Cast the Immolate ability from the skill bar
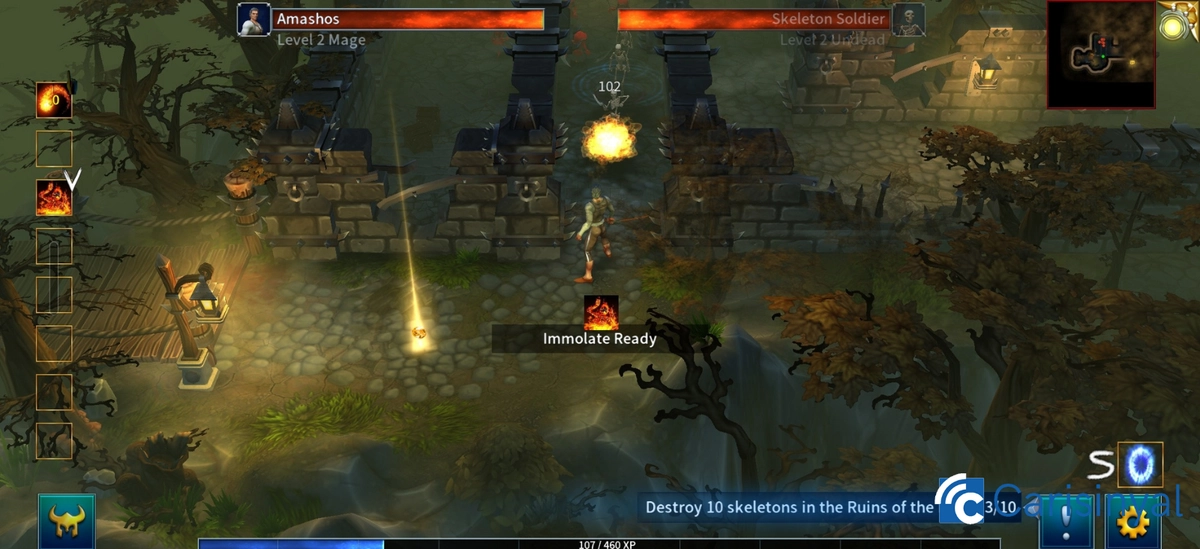 (54, 198)
